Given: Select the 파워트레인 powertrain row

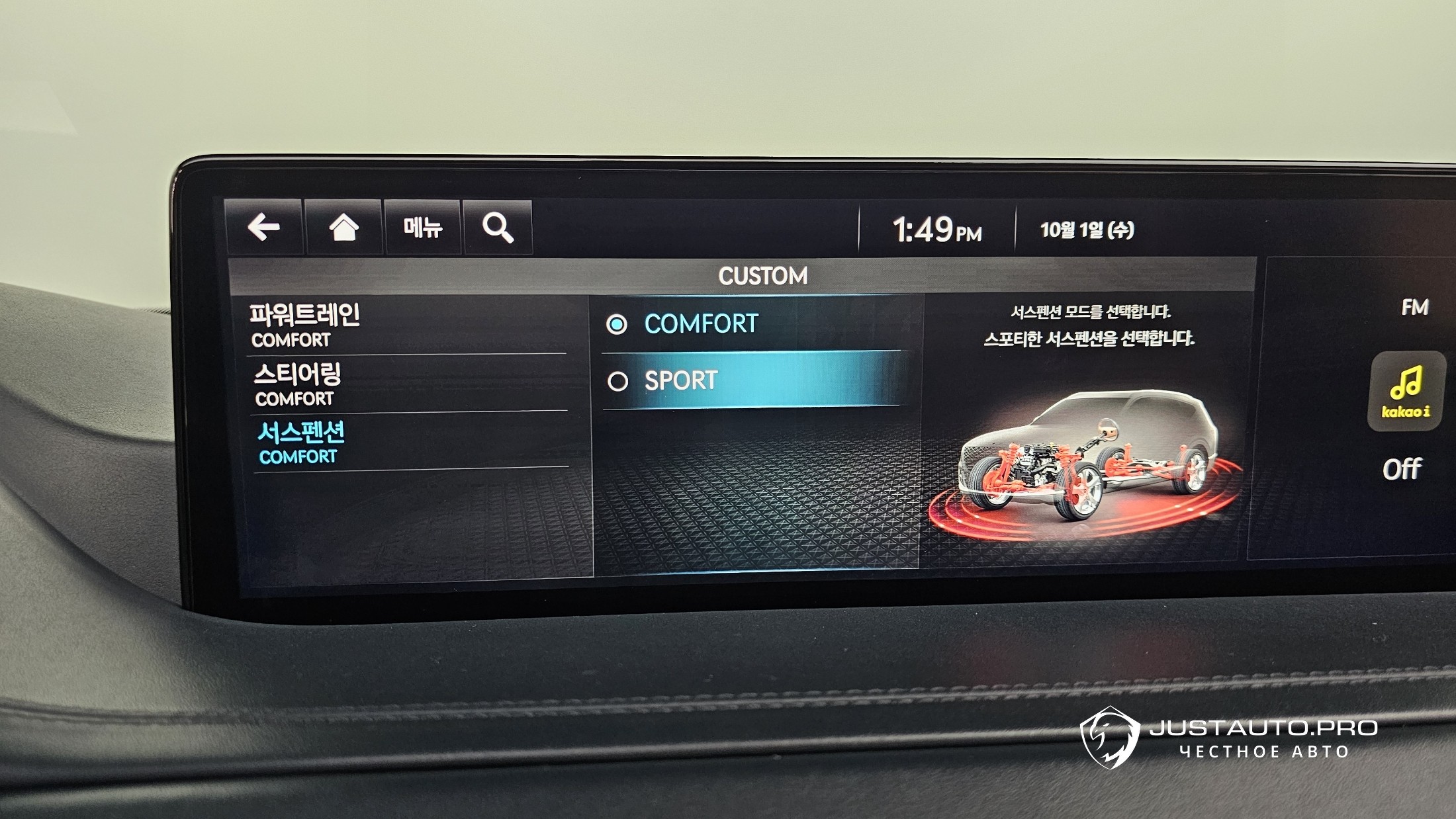Looking at the screenshot, I should [406, 325].
